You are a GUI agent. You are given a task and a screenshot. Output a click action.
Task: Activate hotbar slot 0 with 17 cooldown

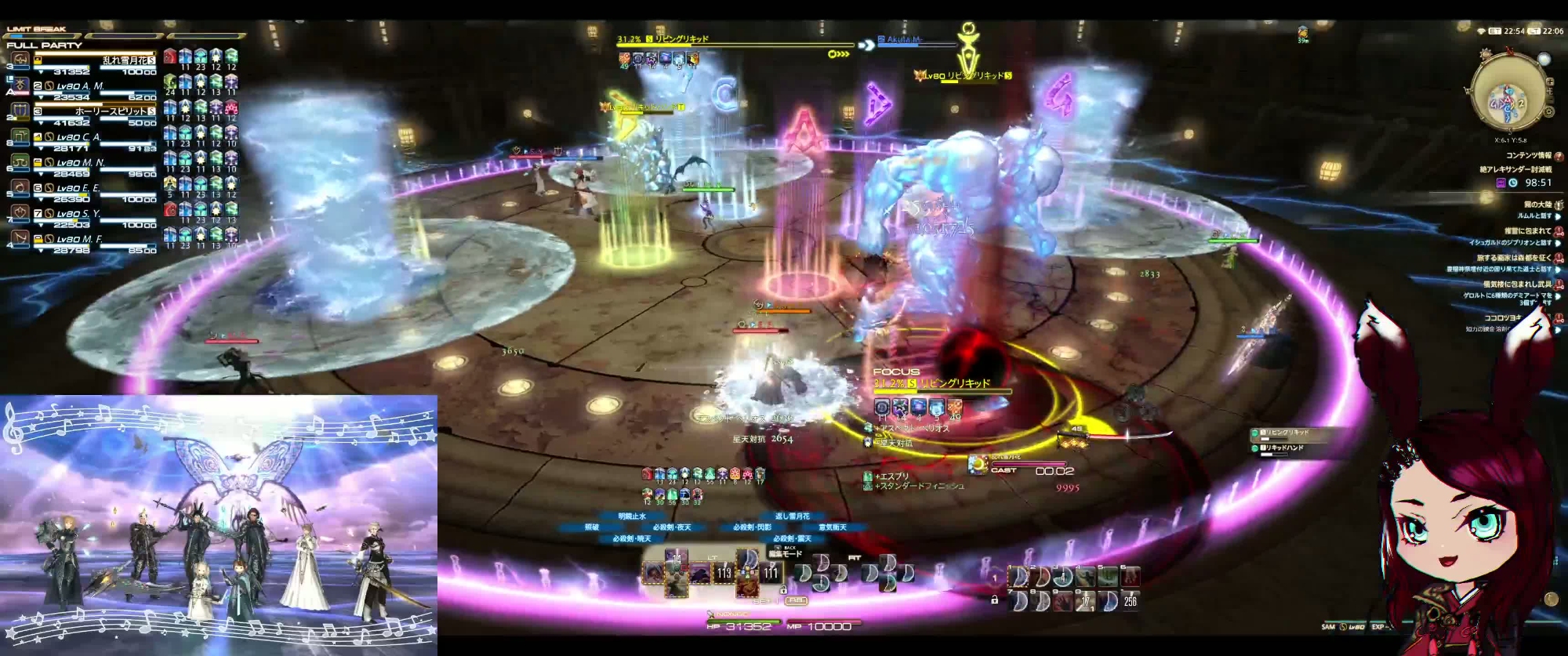pos(1084,600)
